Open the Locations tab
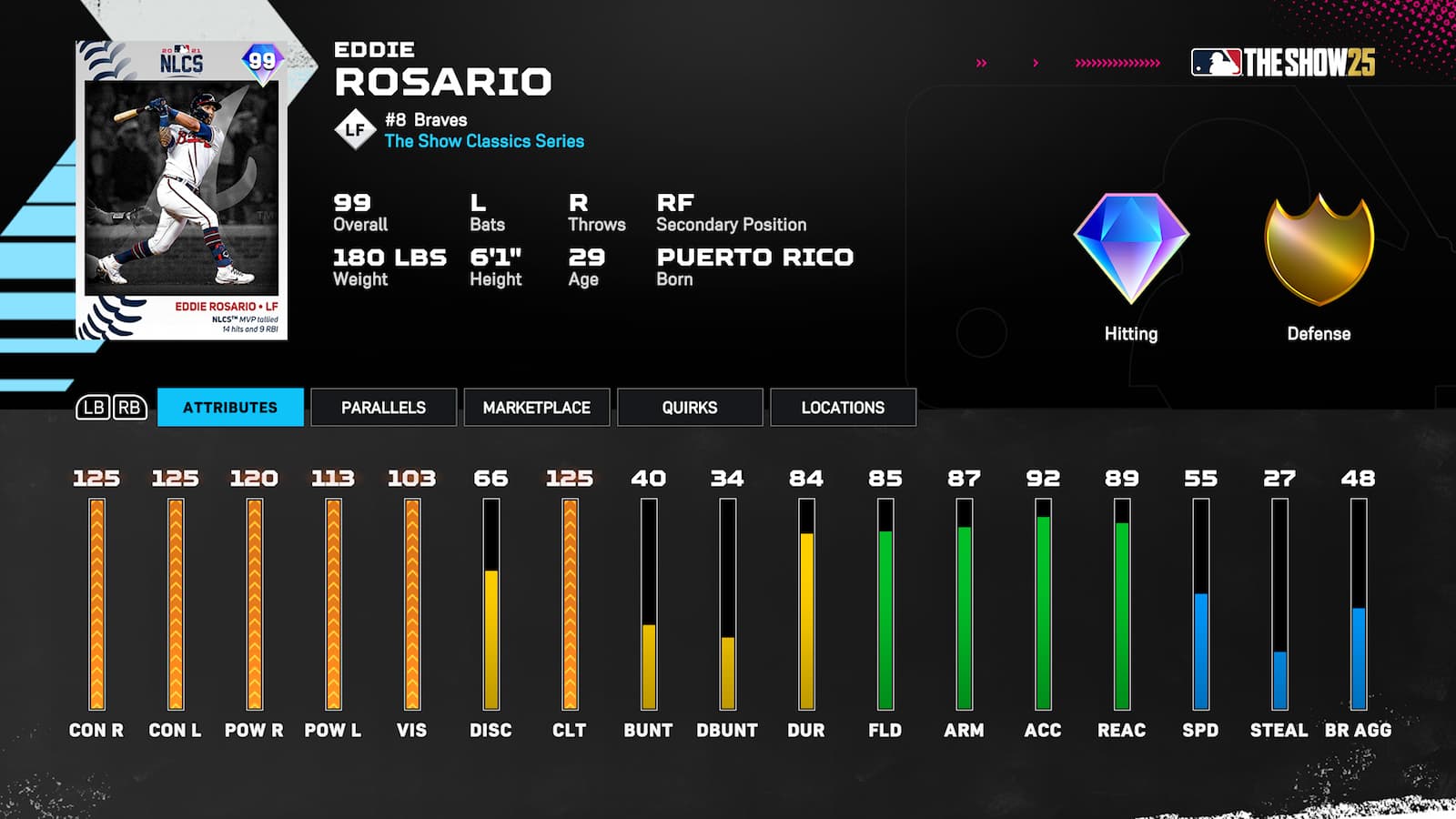The image size is (1456, 819). coord(842,408)
